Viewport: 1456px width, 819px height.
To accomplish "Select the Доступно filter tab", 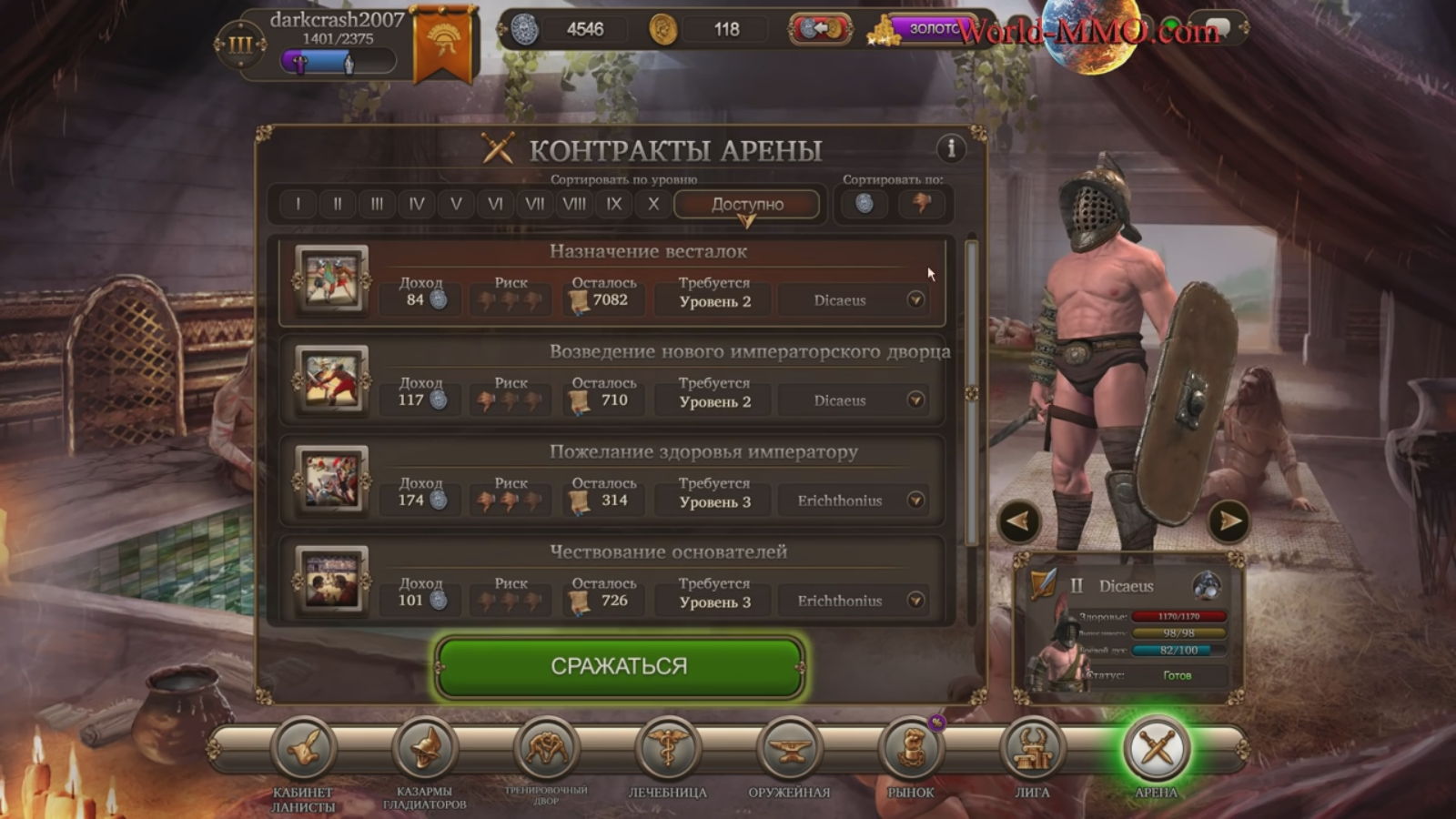I will [x=746, y=204].
